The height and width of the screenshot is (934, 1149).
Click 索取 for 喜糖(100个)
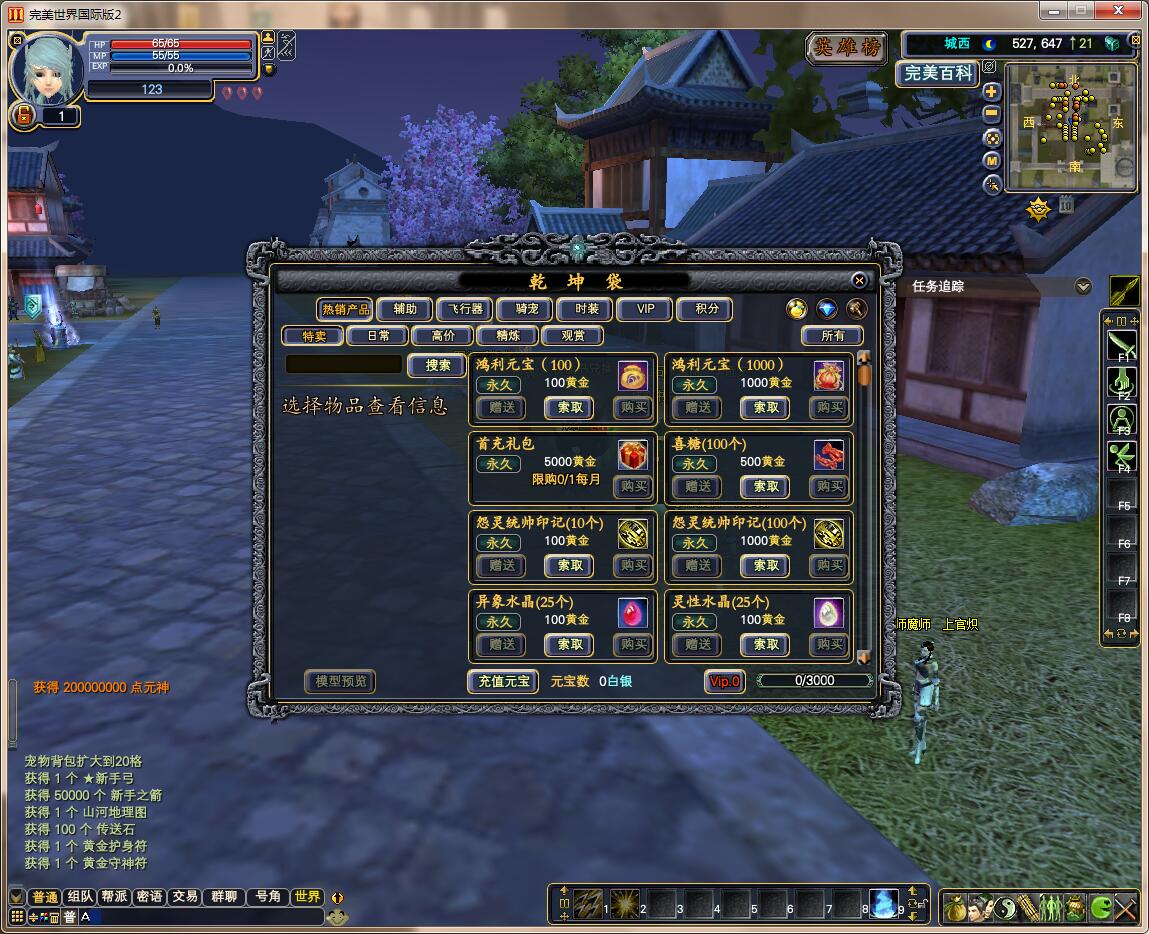[766, 487]
